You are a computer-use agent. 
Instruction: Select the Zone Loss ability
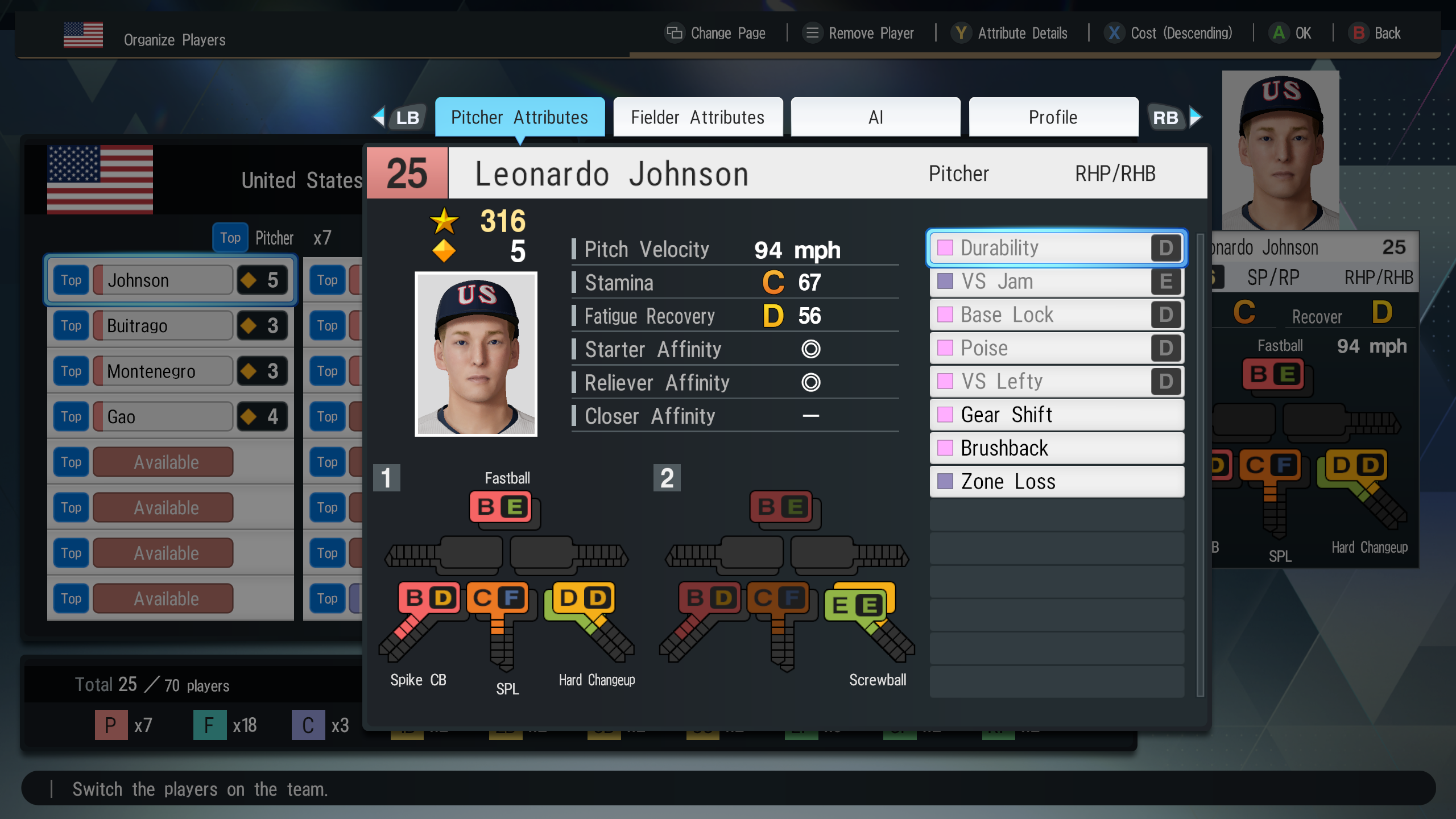pos(1056,482)
